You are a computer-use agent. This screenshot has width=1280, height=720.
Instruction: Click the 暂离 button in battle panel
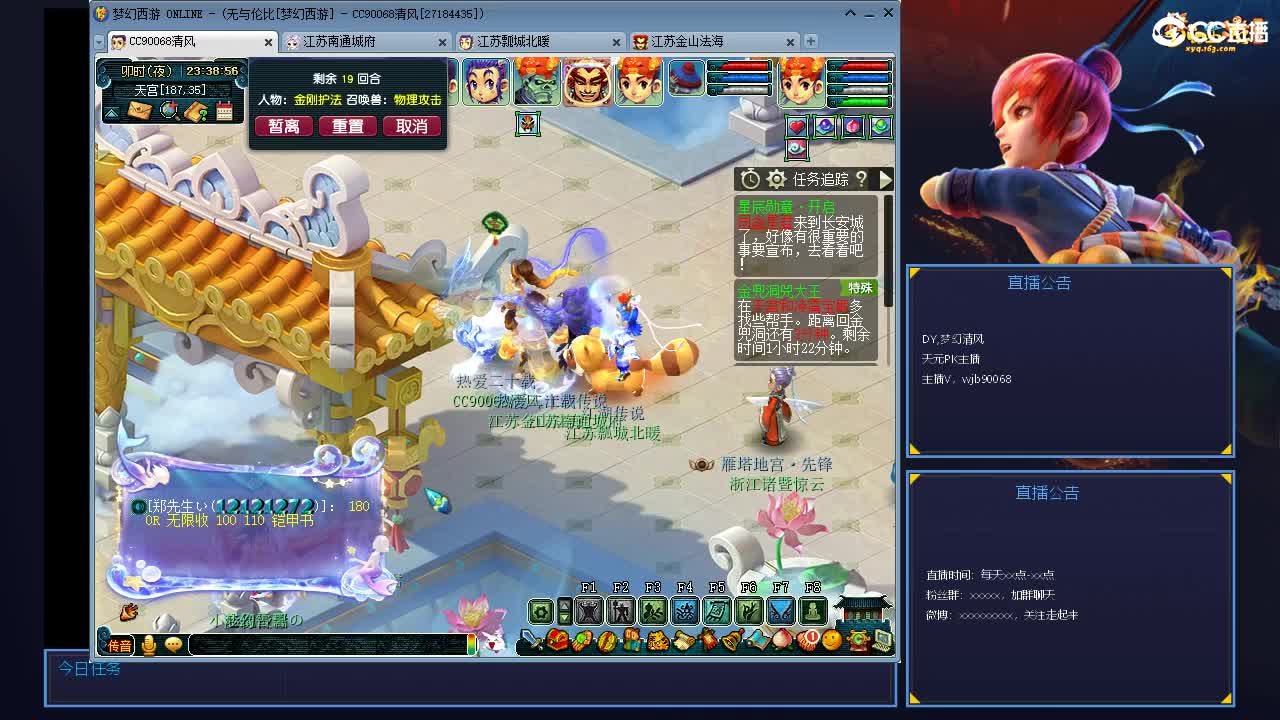[x=283, y=128]
